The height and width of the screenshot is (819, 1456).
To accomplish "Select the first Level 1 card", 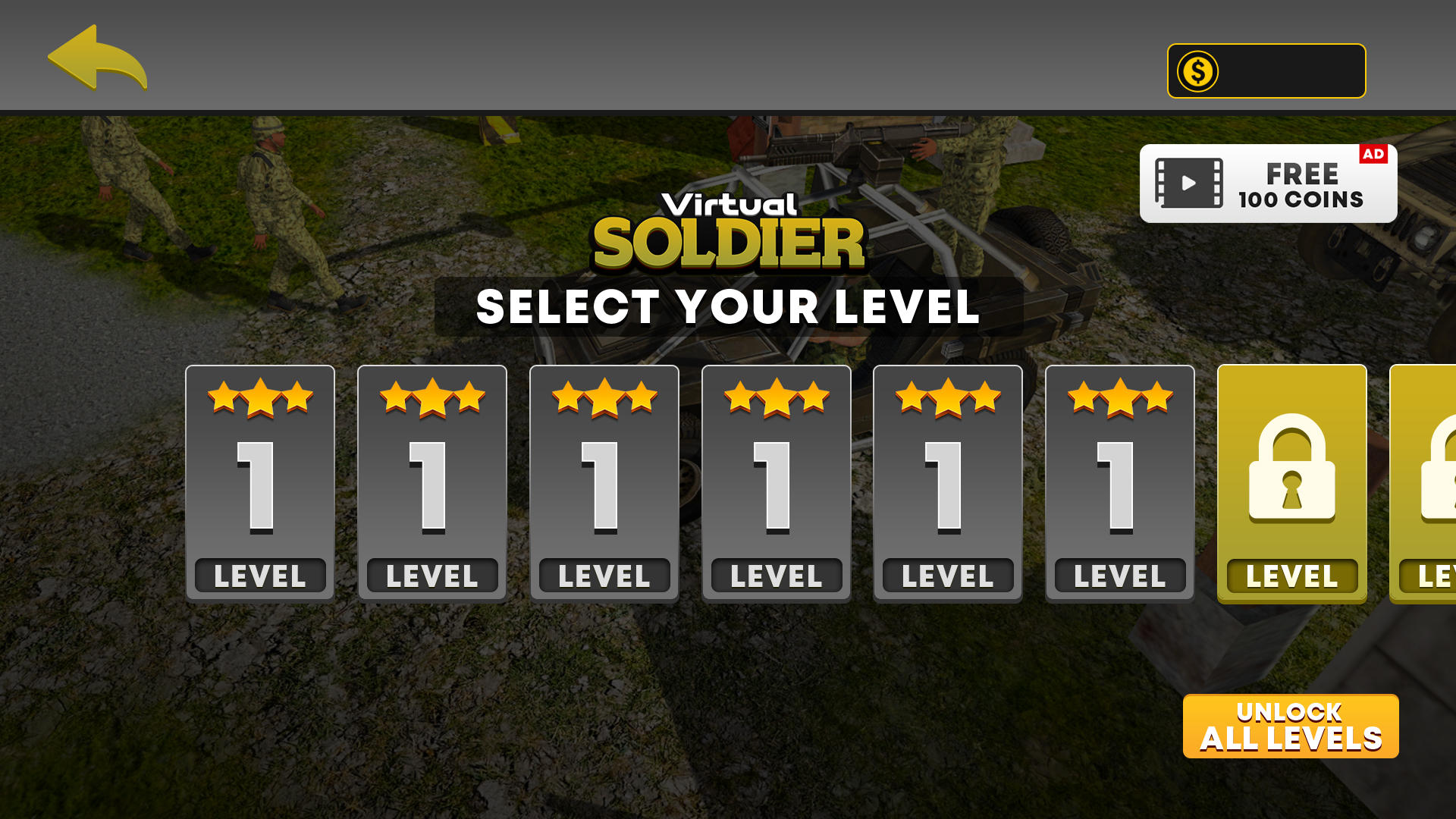I will [260, 483].
